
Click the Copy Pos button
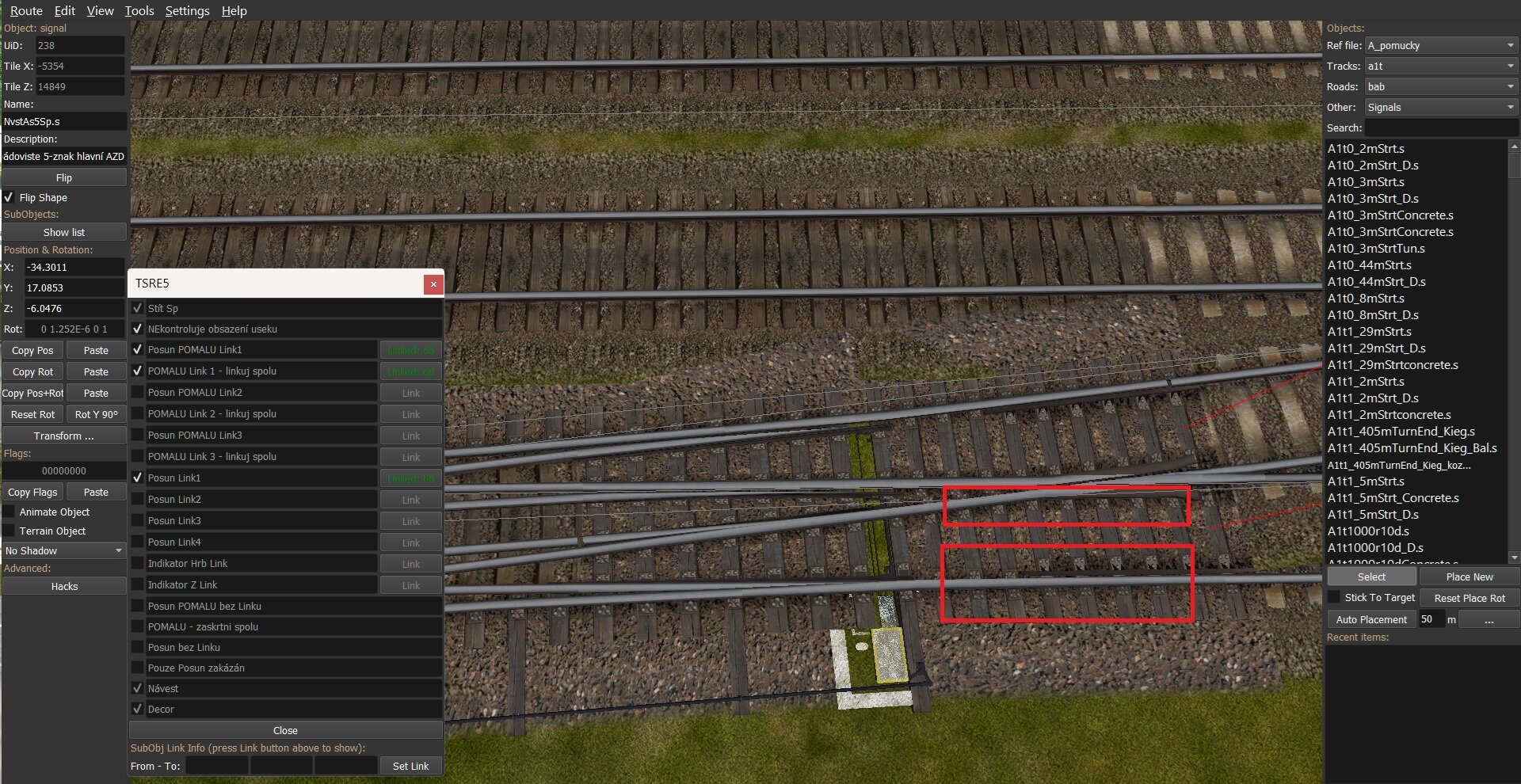[x=32, y=350]
